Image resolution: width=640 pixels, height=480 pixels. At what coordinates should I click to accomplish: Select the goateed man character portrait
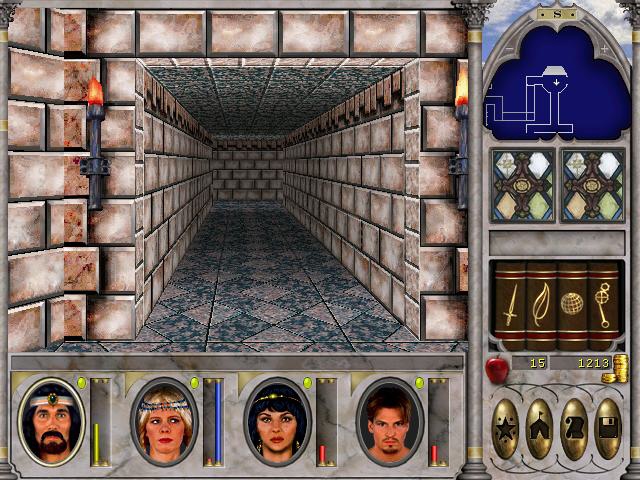click(x=389, y=421)
